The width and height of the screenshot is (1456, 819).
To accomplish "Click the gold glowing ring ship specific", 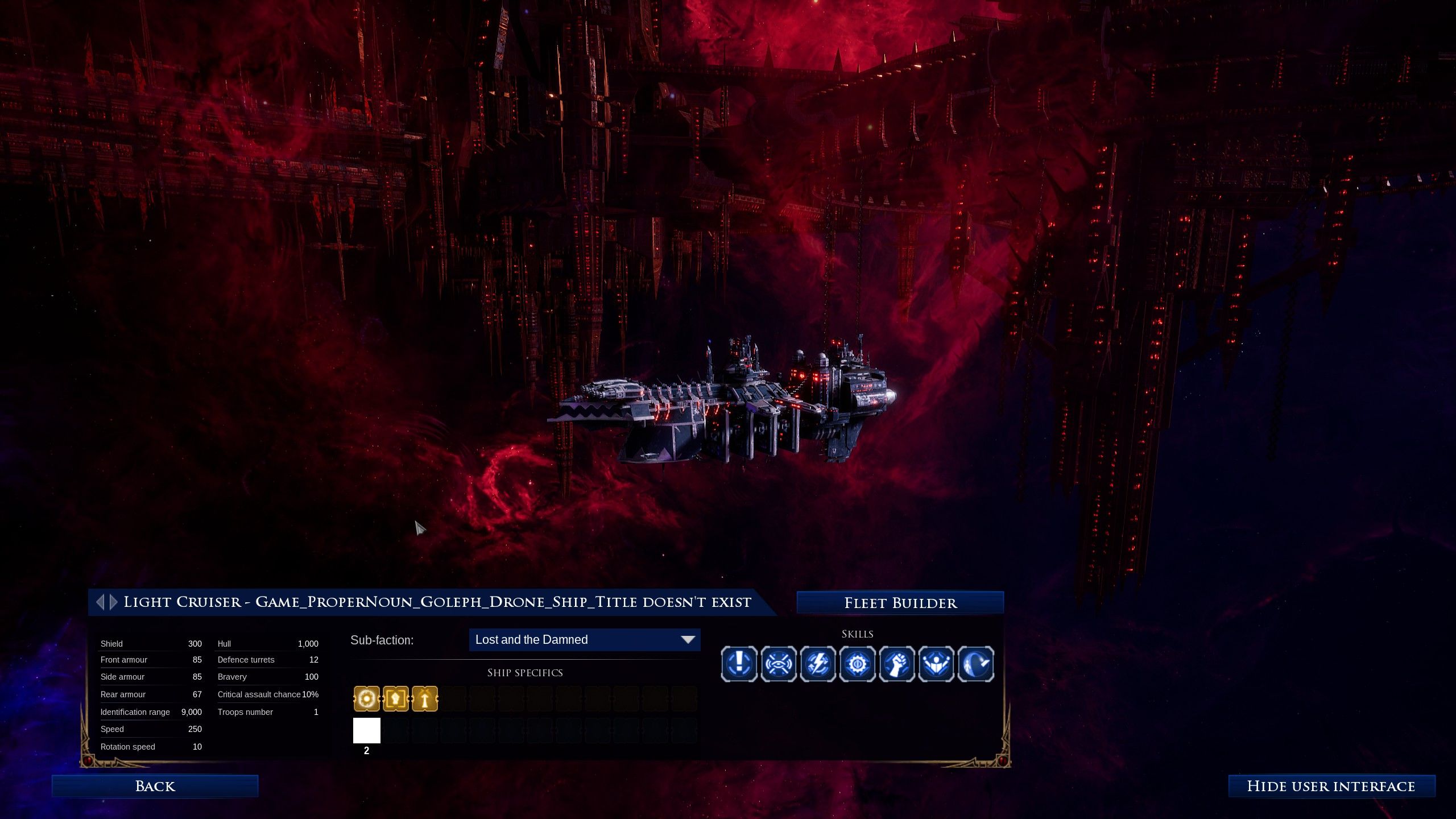I will [x=367, y=699].
